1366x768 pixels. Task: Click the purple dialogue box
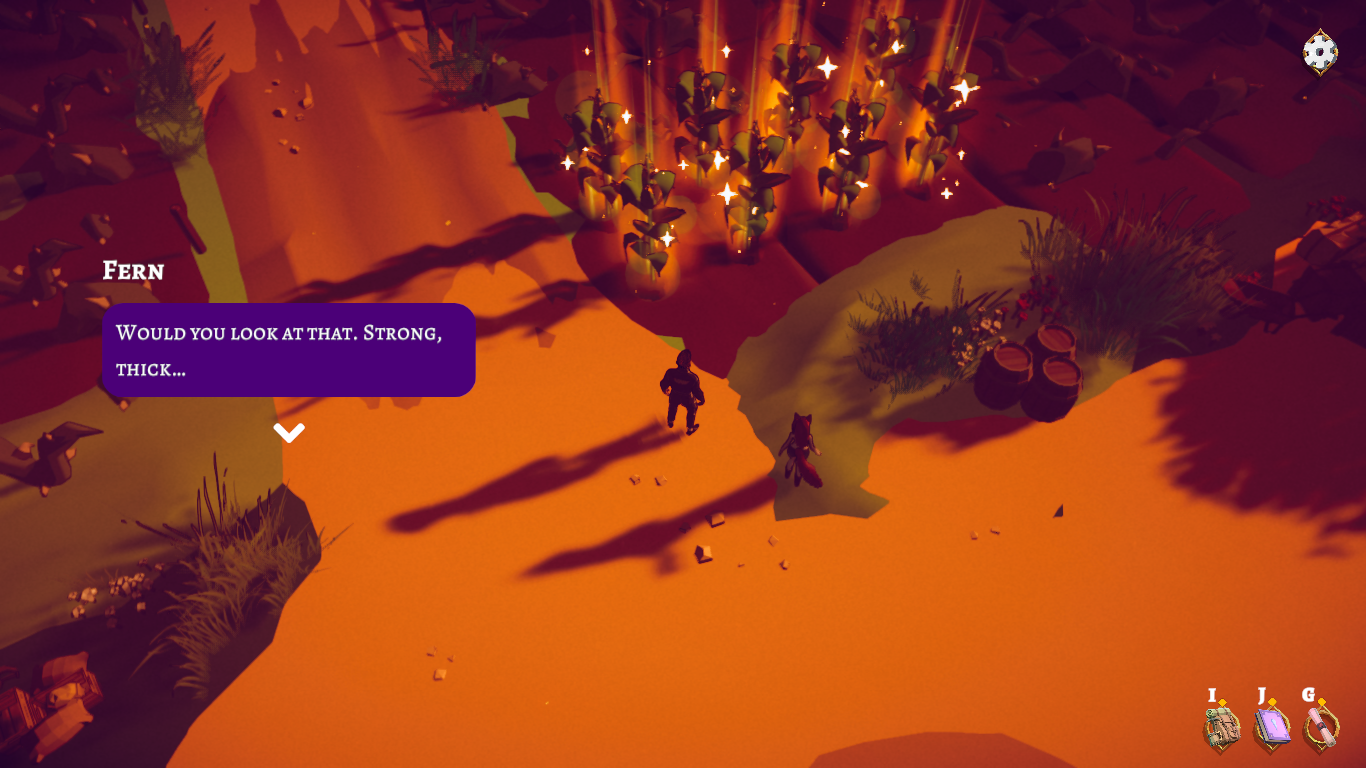tap(288, 350)
